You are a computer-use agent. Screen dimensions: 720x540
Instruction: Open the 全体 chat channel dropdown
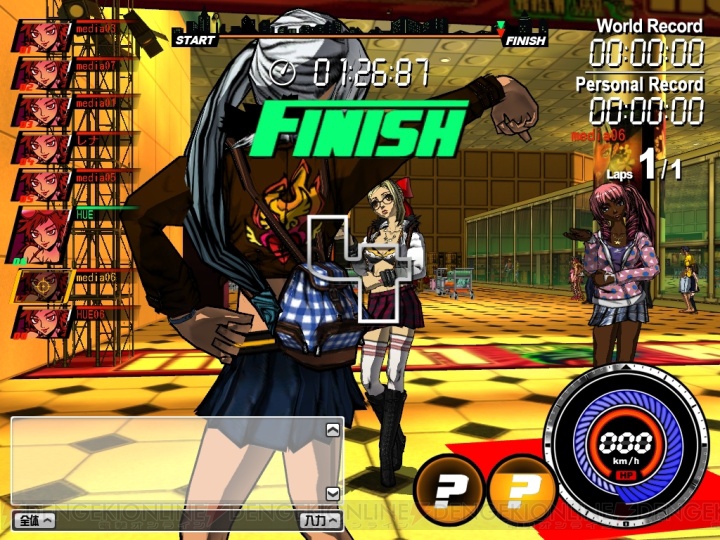(33, 521)
